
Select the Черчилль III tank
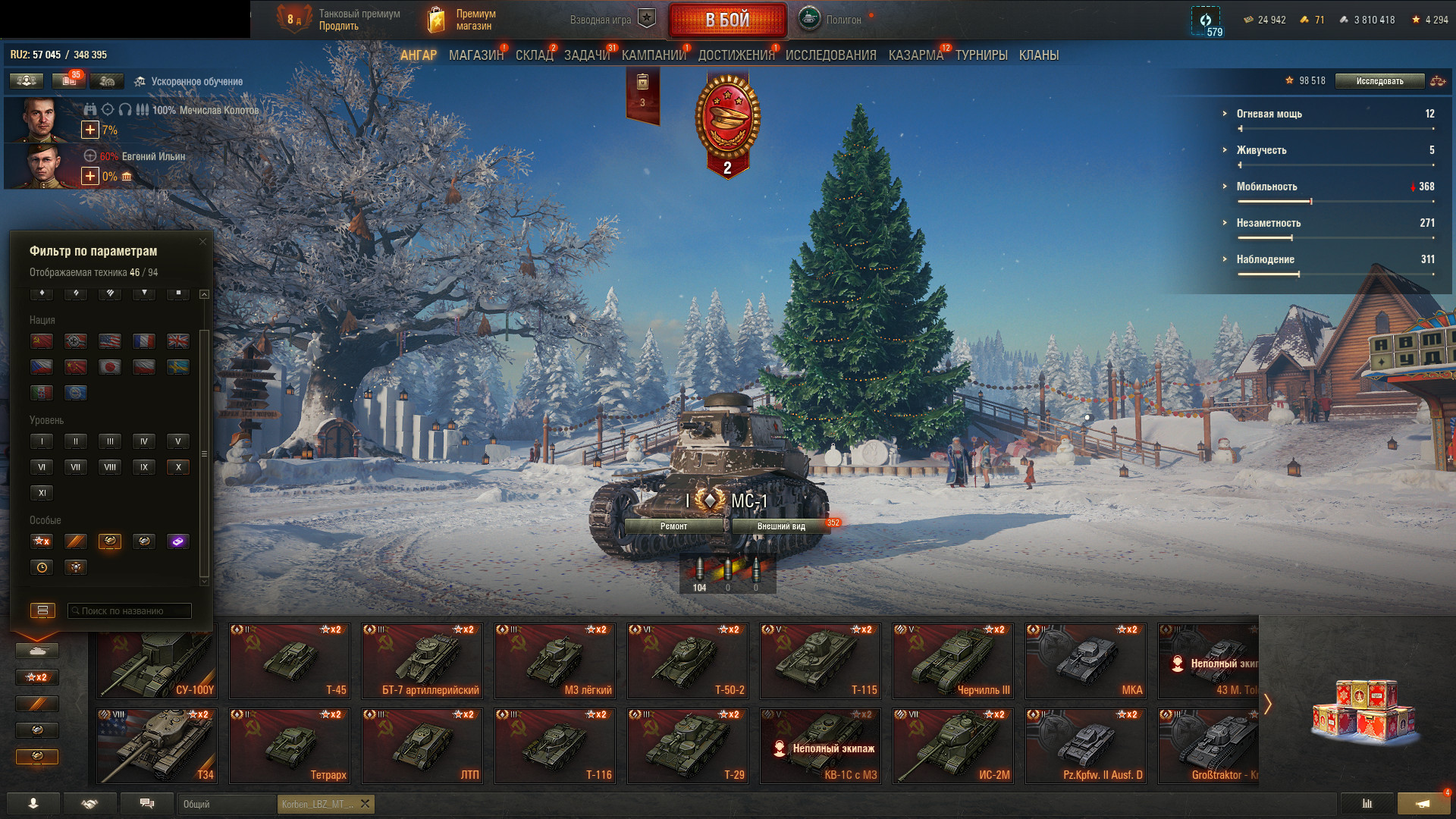click(x=952, y=661)
